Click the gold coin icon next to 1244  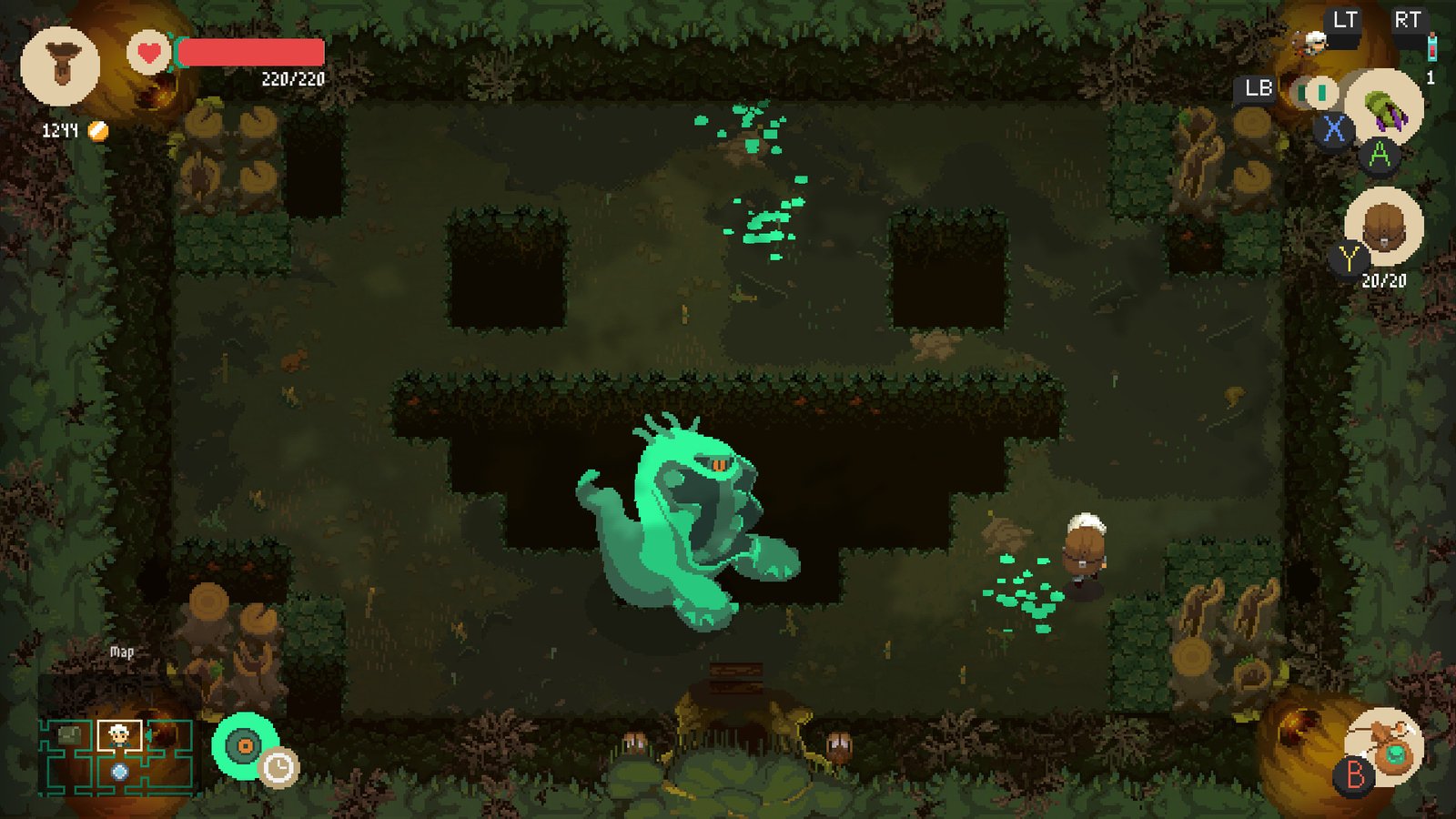pos(96,130)
